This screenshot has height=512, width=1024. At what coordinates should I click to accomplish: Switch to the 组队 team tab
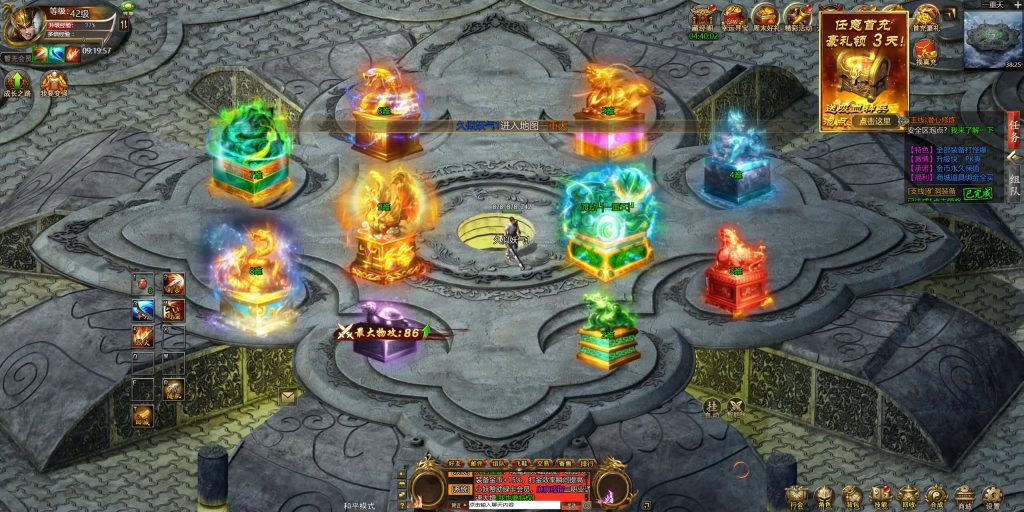pos(1014,184)
